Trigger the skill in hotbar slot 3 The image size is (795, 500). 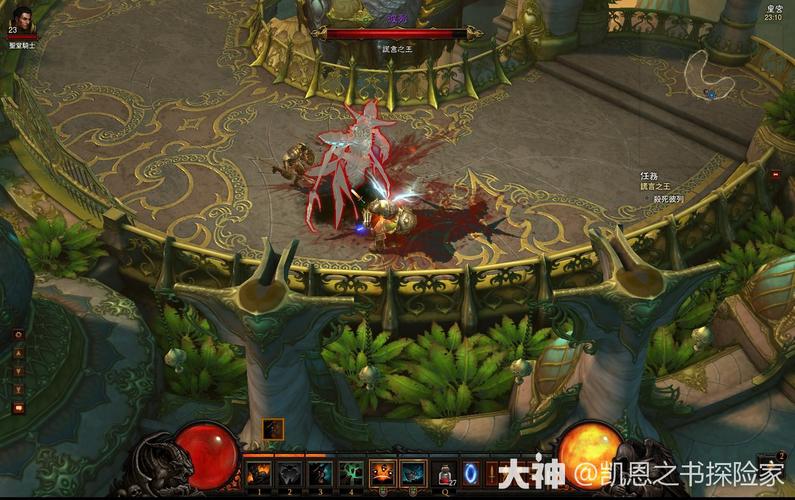[x=320, y=473]
